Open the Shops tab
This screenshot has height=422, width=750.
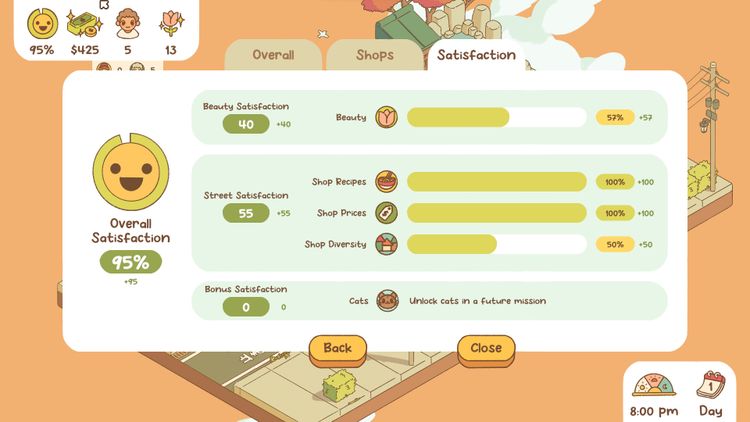(x=375, y=56)
